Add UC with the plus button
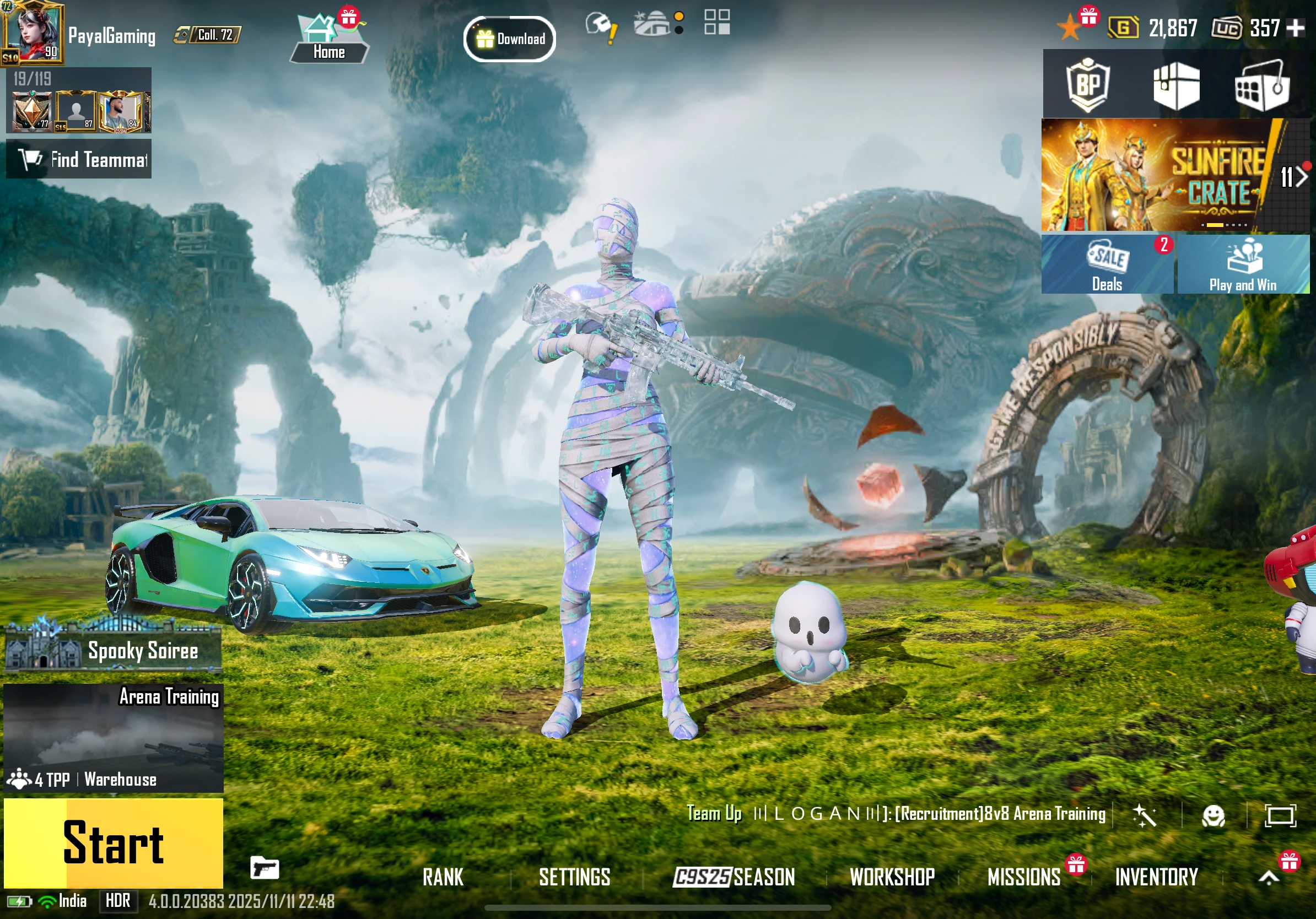1316x919 pixels. (x=1296, y=28)
